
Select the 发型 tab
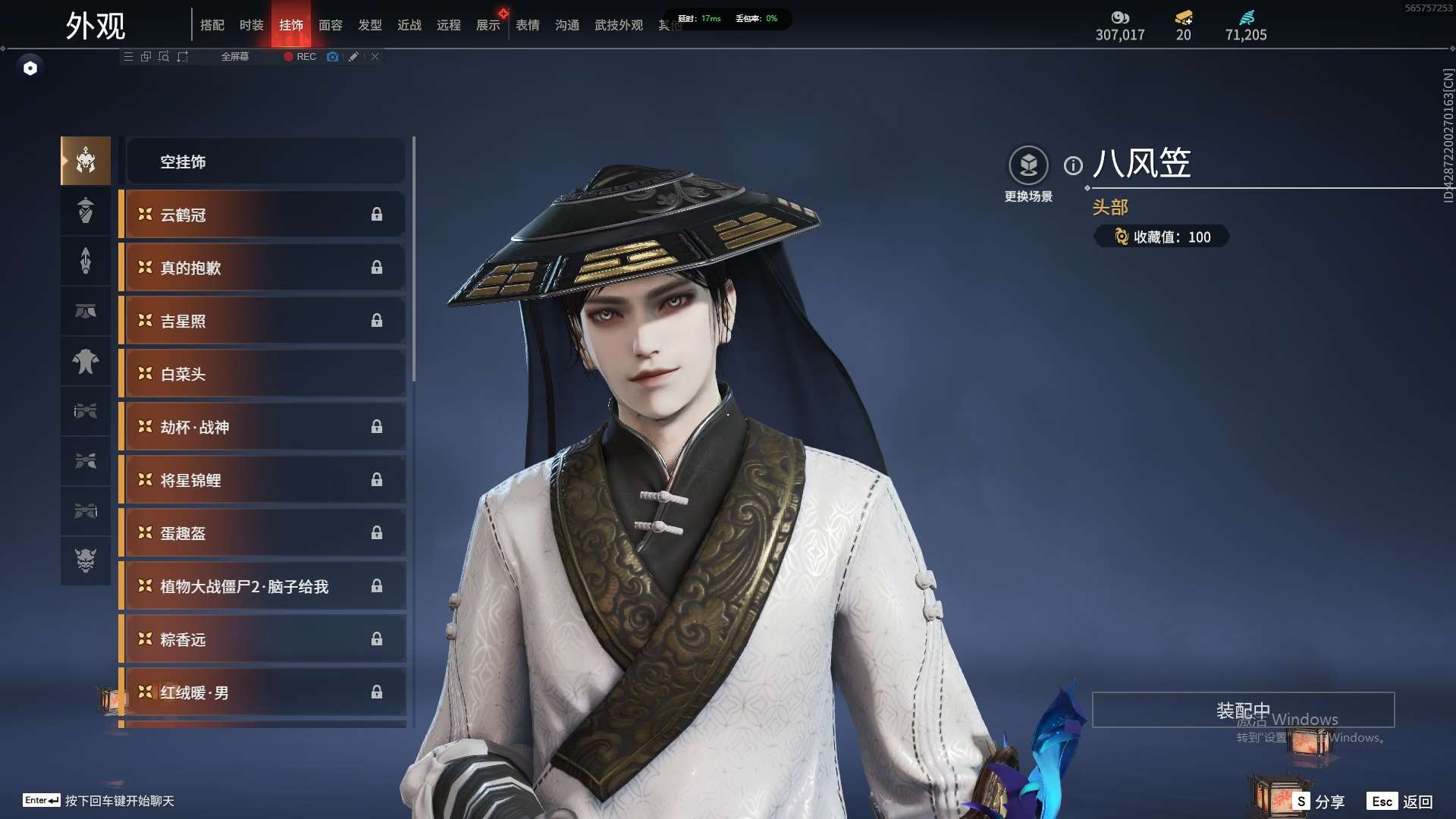(369, 25)
